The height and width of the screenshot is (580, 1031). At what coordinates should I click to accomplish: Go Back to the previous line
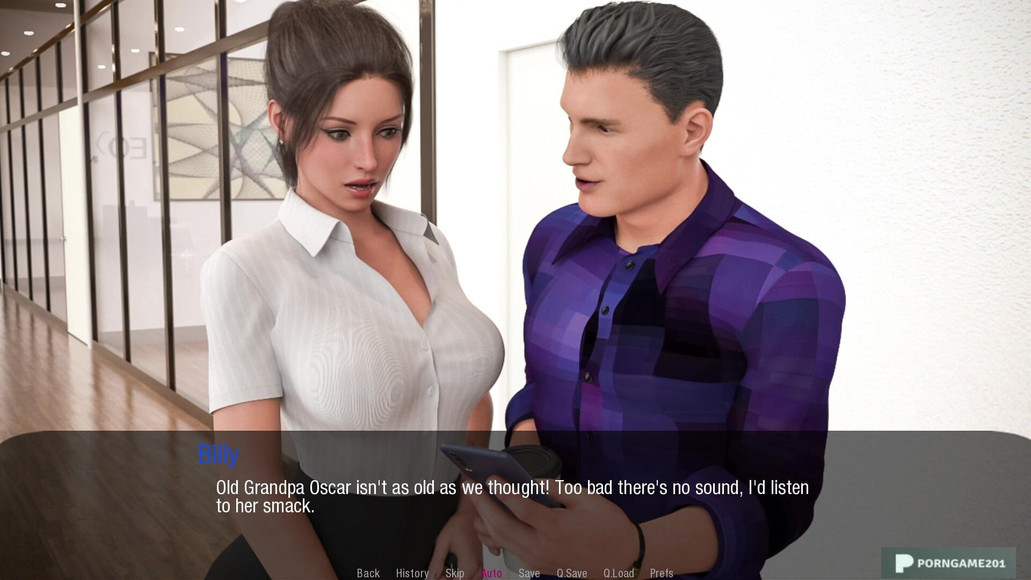pos(368,573)
